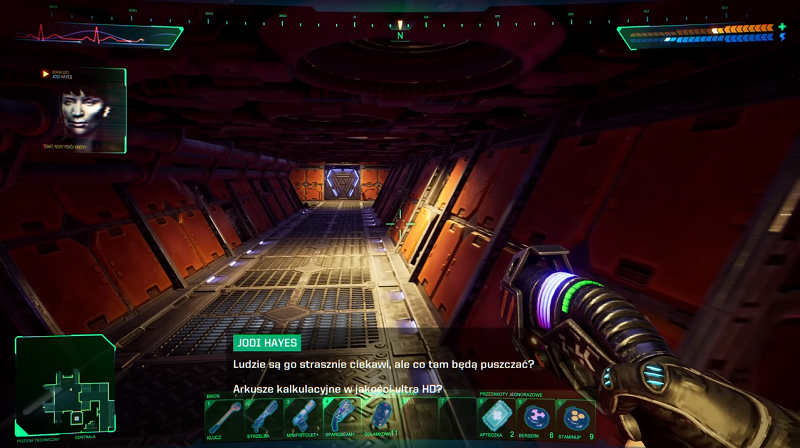
Task: Choose the Minipistolet+ weapon slot
Action: 302,416
